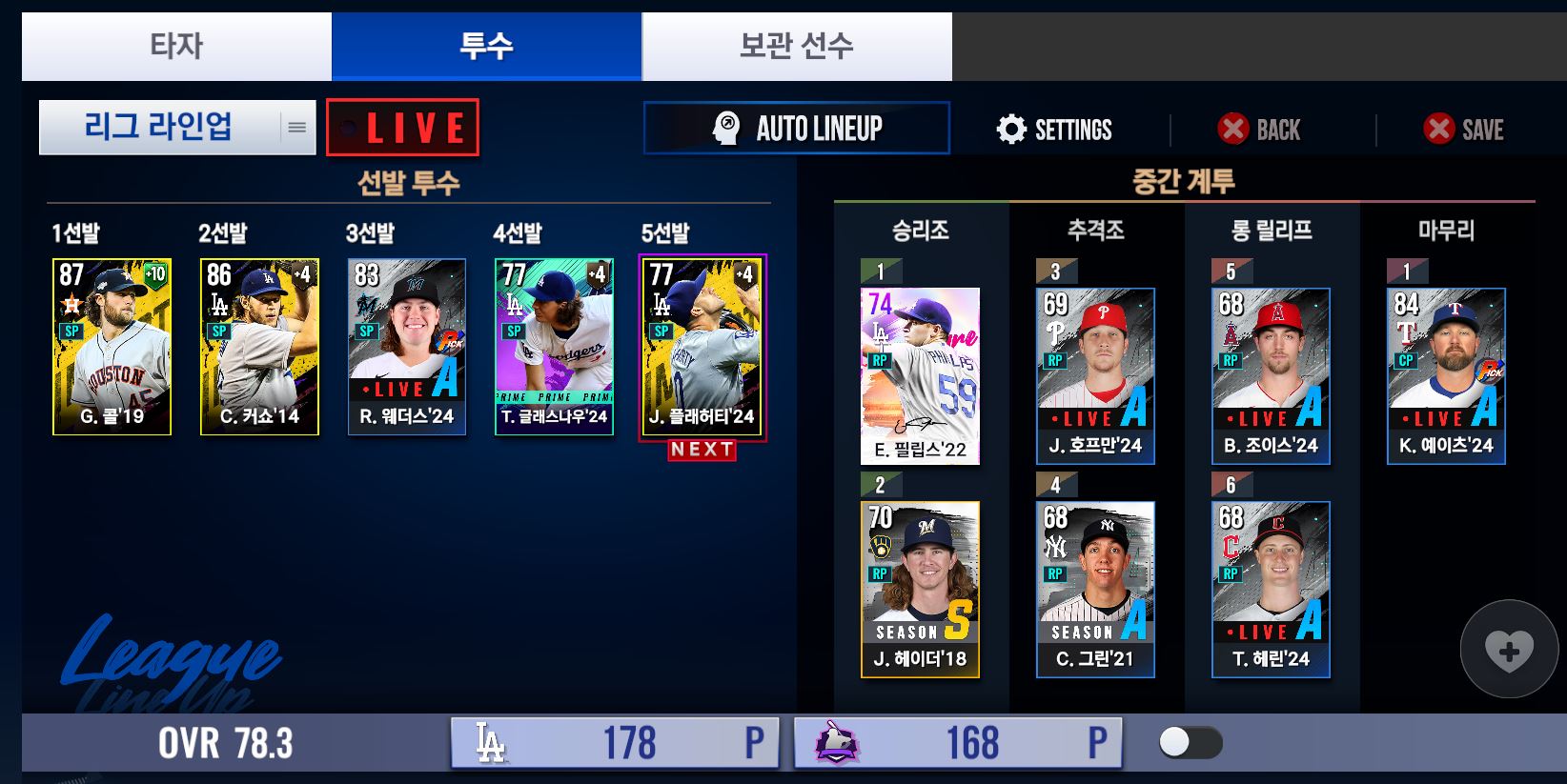
Task: Select the T. 글래스나우'24 card
Action: [554, 347]
